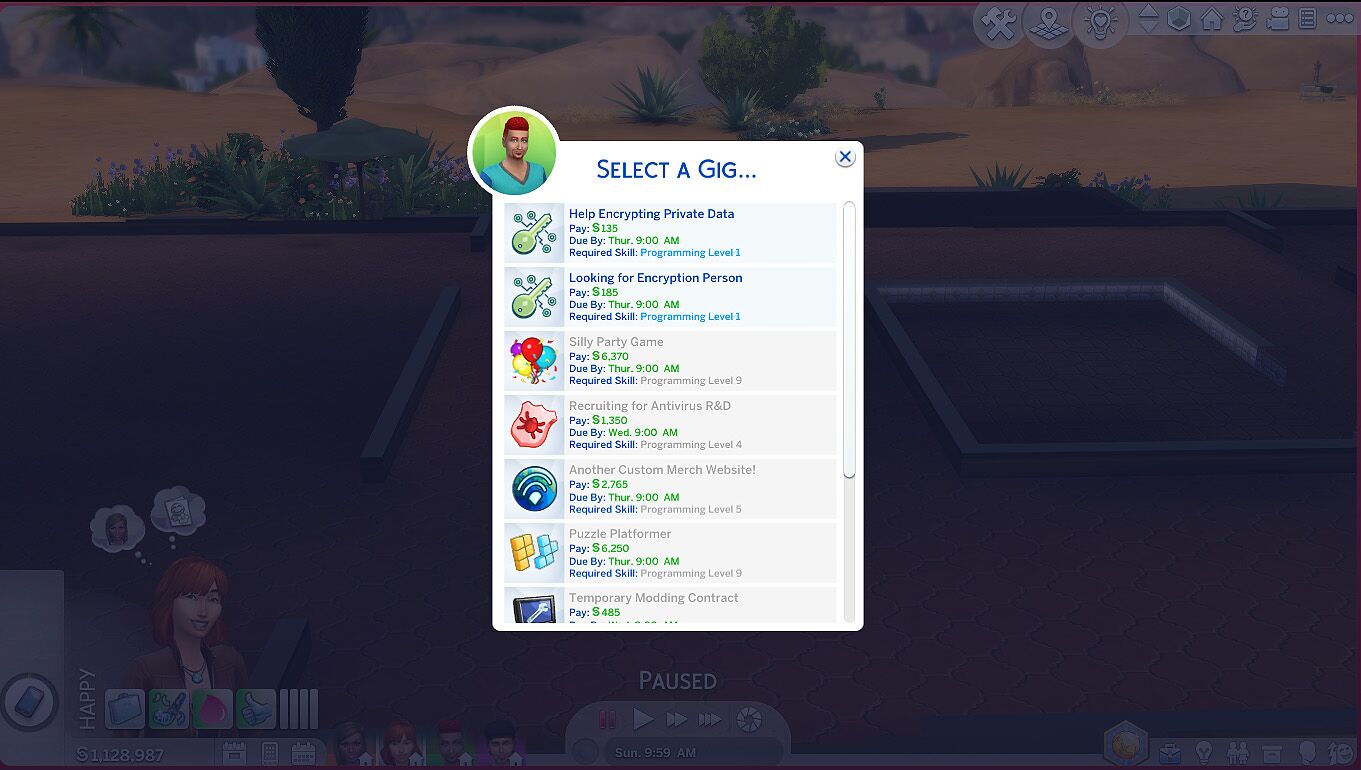
Task: Open the Aspirations lightbulb panel icon
Action: click(1204, 752)
